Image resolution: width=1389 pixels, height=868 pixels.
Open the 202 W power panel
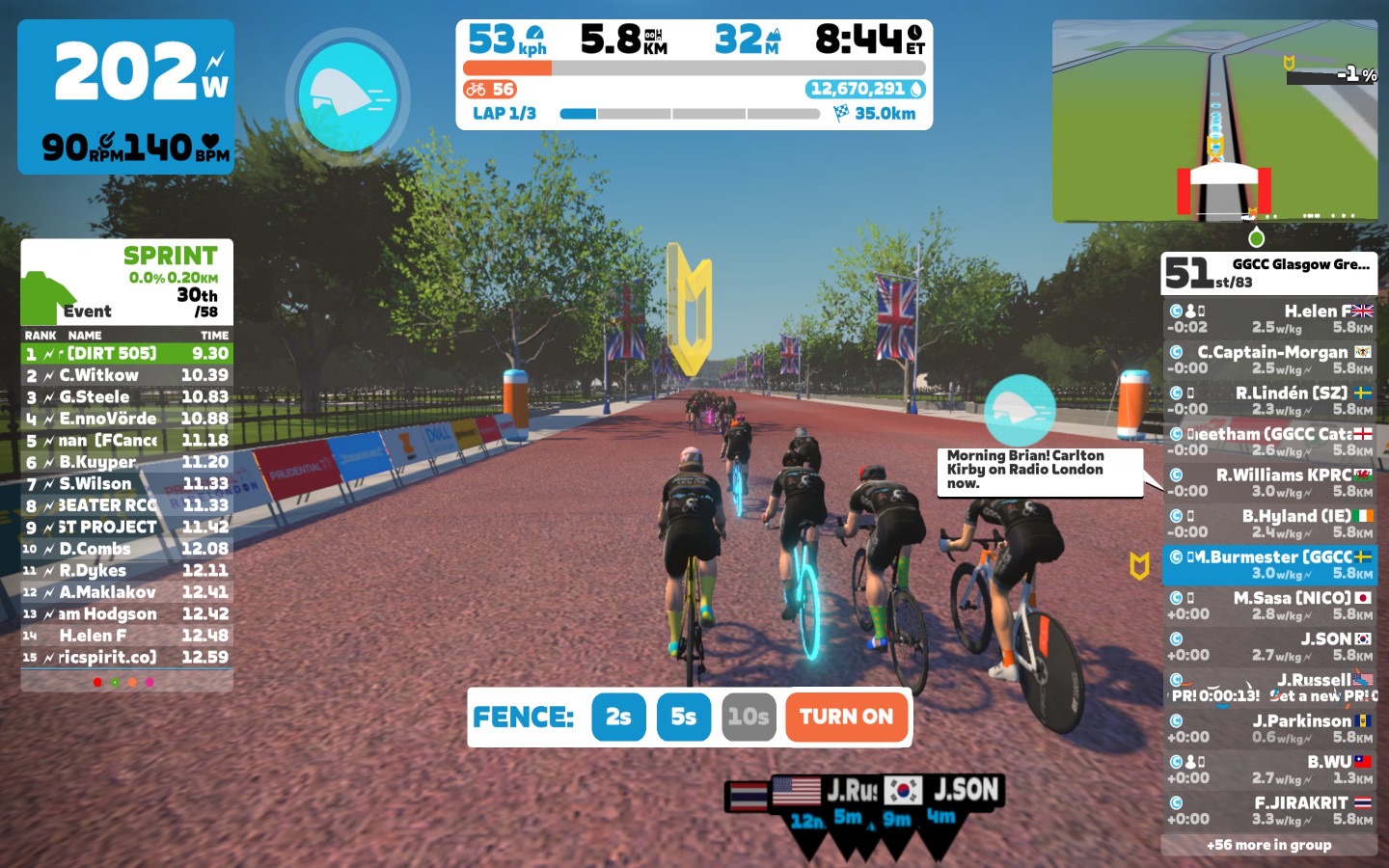click(125, 96)
